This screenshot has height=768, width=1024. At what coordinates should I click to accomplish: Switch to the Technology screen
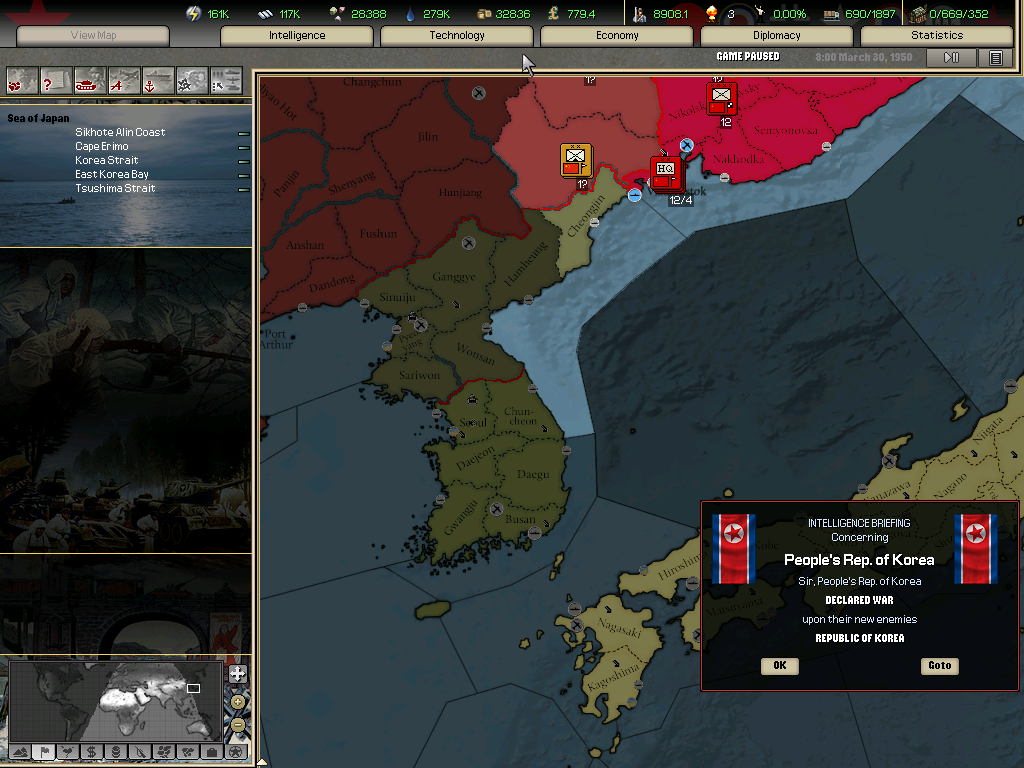[457, 36]
